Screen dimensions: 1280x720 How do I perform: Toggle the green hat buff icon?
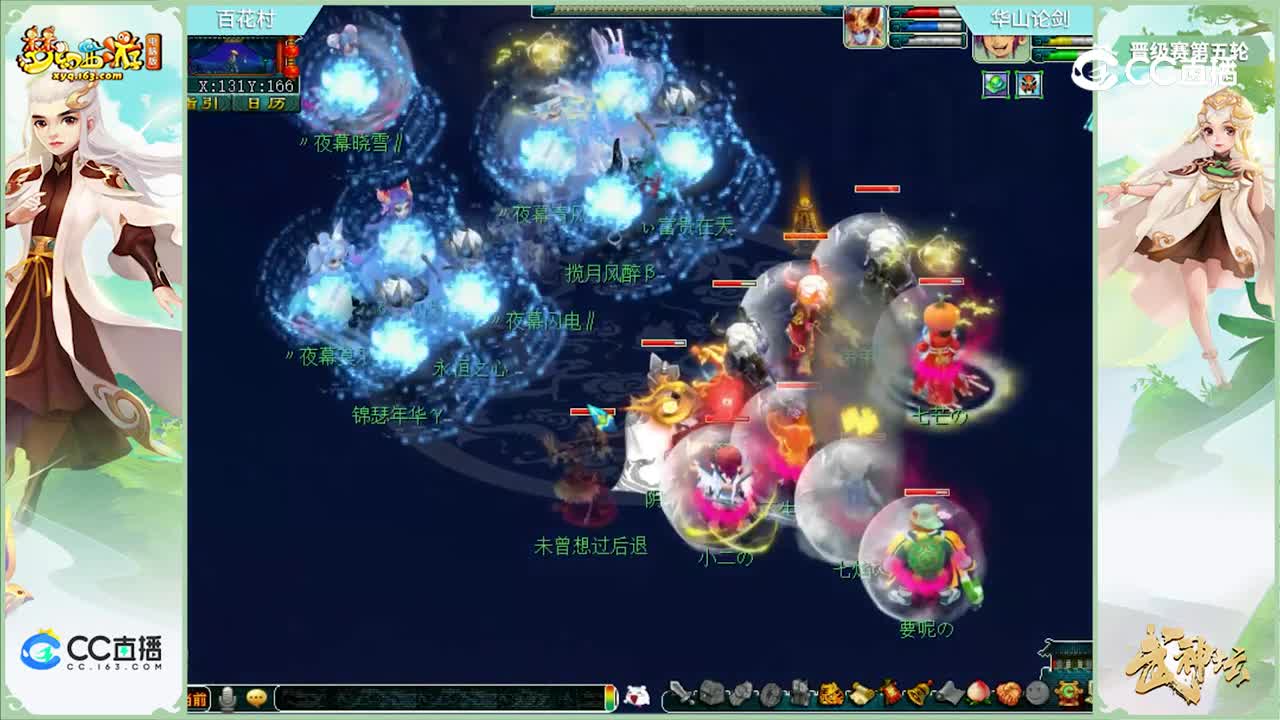tap(993, 83)
